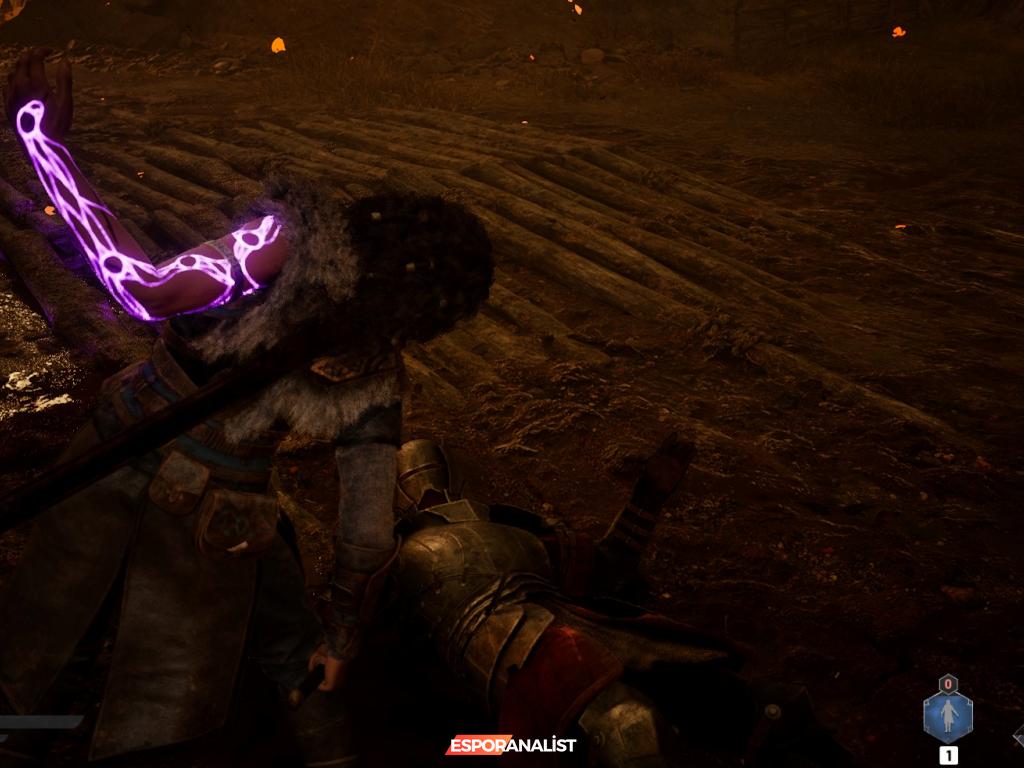Select the blue hexagon character ability icon
This screenshot has width=1024, height=768.
[x=947, y=717]
